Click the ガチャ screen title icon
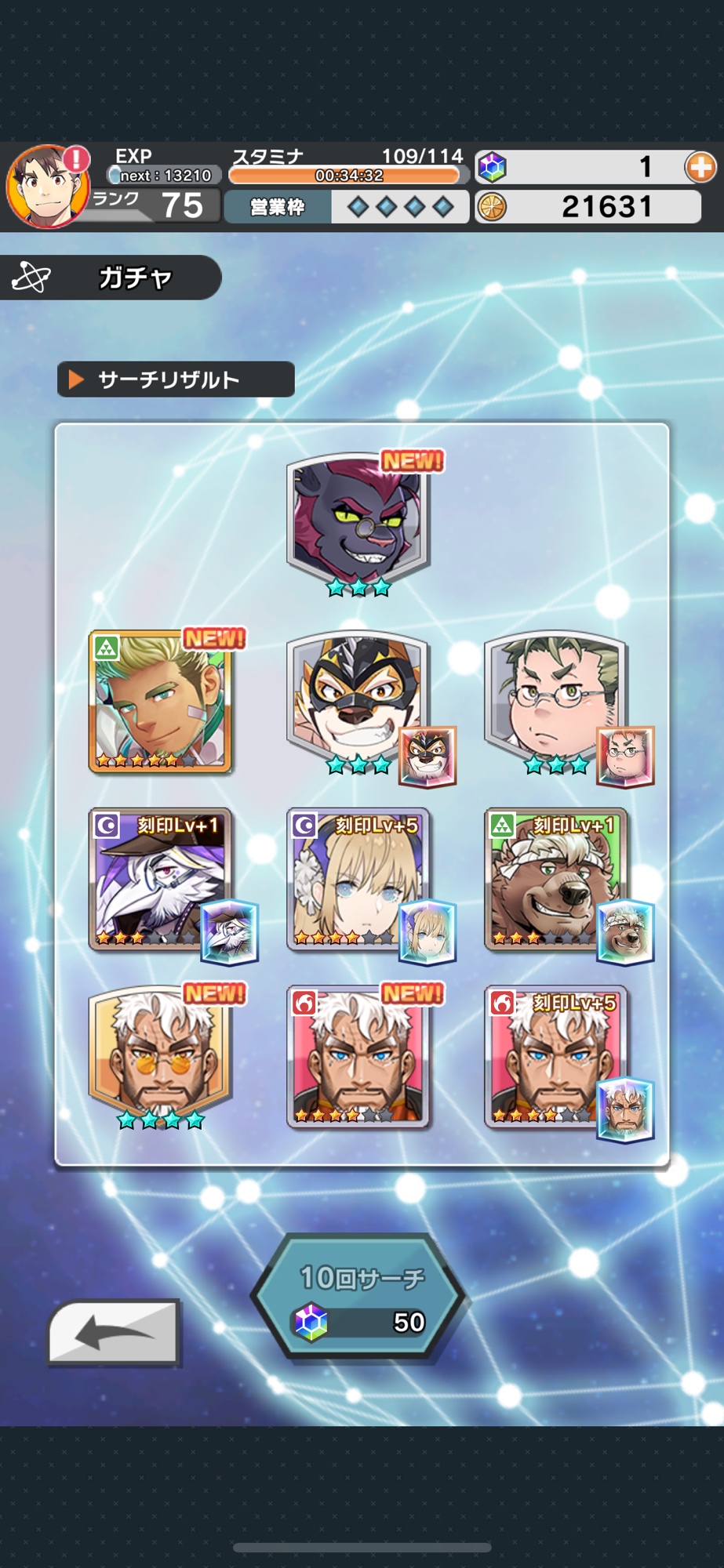This screenshot has height=1568, width=724. 31,278
